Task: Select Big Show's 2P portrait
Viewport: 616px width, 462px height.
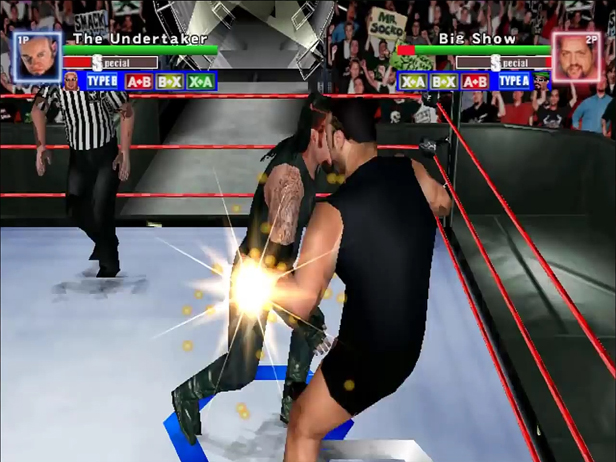Action: [577, 59]
